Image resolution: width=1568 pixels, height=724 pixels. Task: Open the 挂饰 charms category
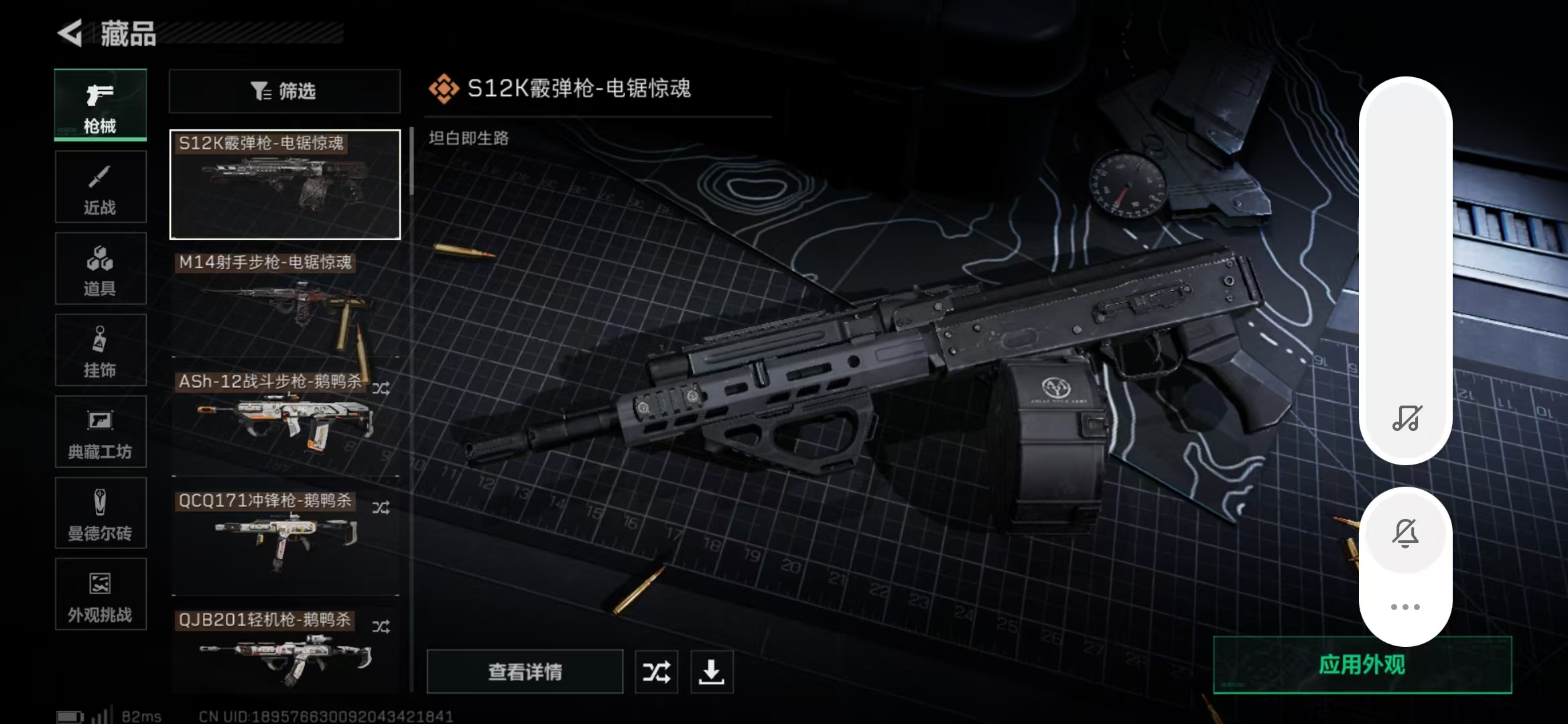click(99, 350)
